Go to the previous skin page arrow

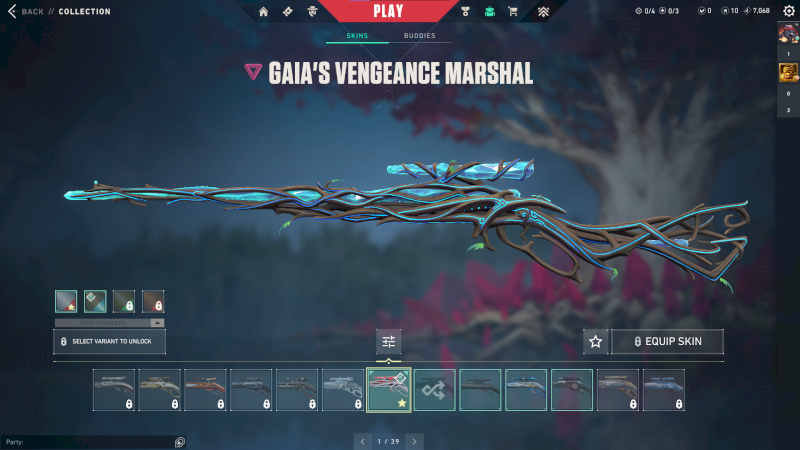(x=362, y=441)
